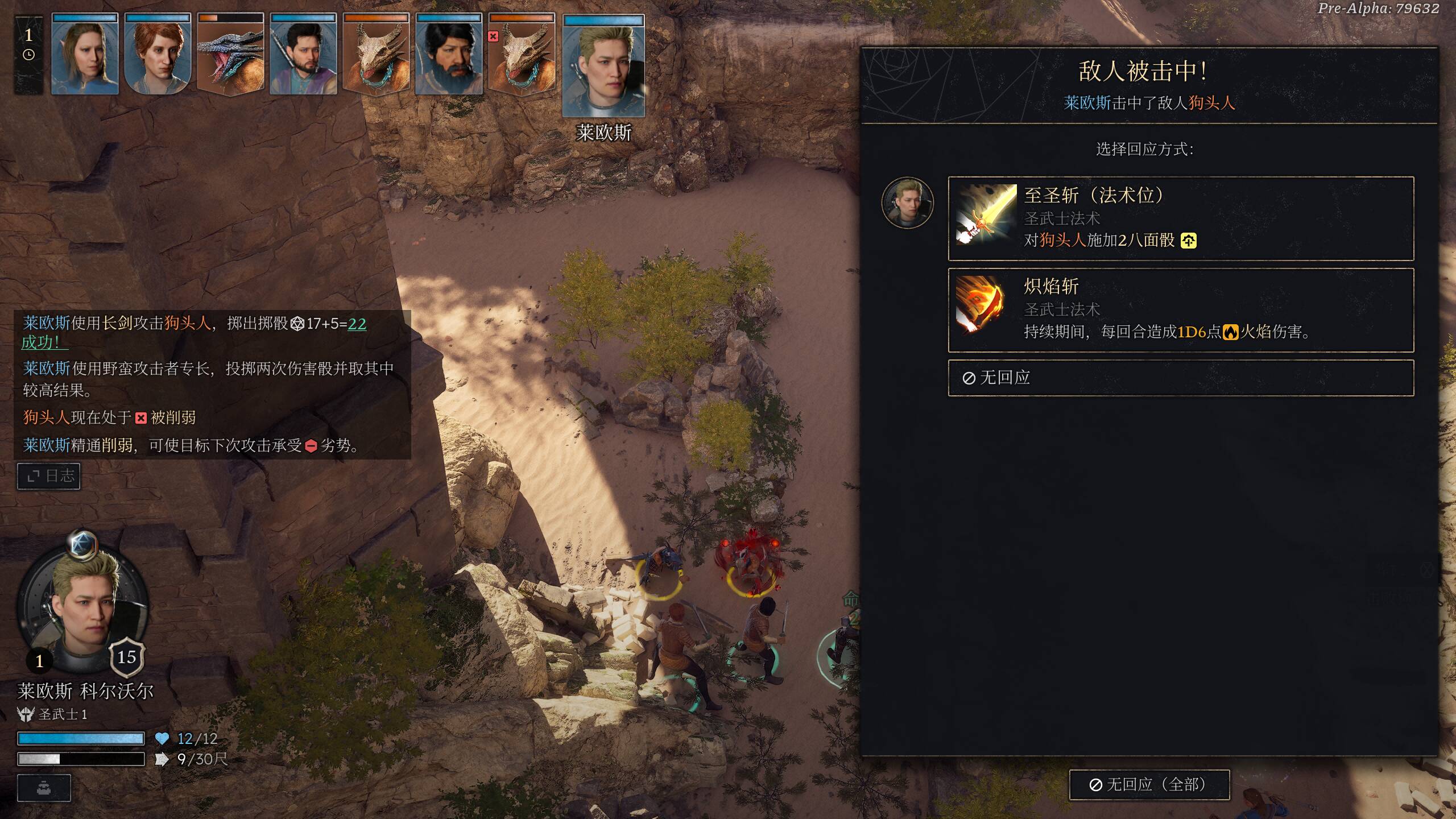Open the 日志 combat log

[x=49, y=476]
